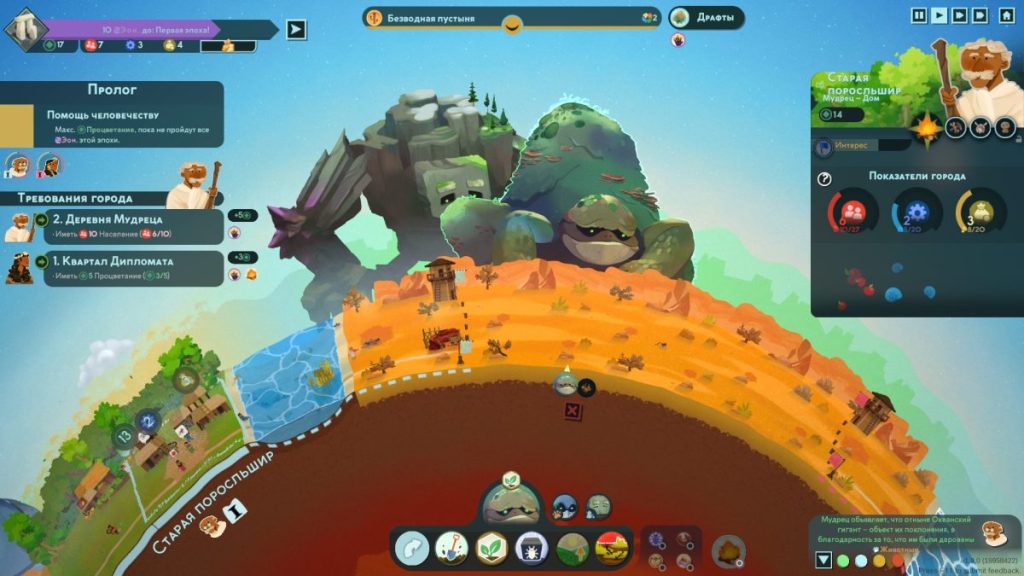Pick the cracked red desert ability
Image resolution: width=1024 pixels, height=576 pixels.
tap(611, 547)
